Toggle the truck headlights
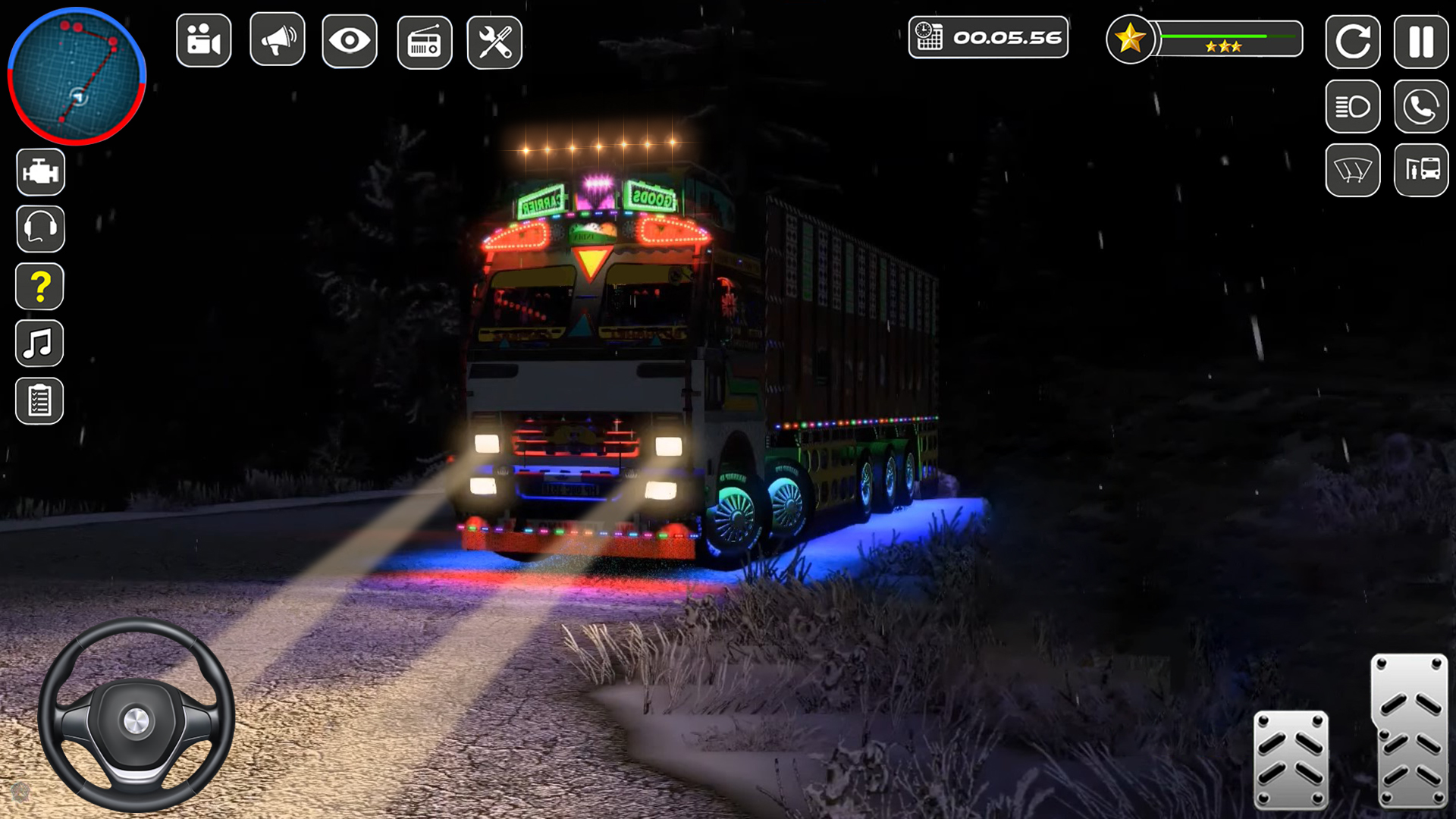Viewport: 1456px width, 819px height. point(1353,106)
